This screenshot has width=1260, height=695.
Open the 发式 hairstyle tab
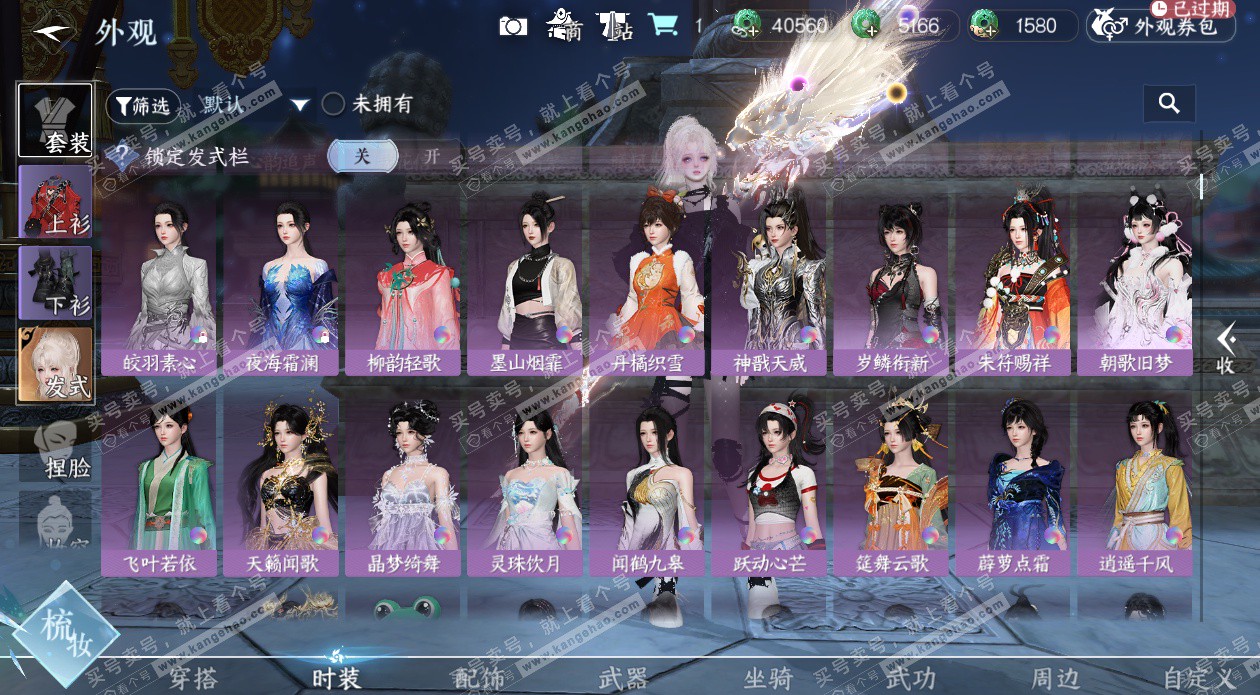click(x=56, y=365)
